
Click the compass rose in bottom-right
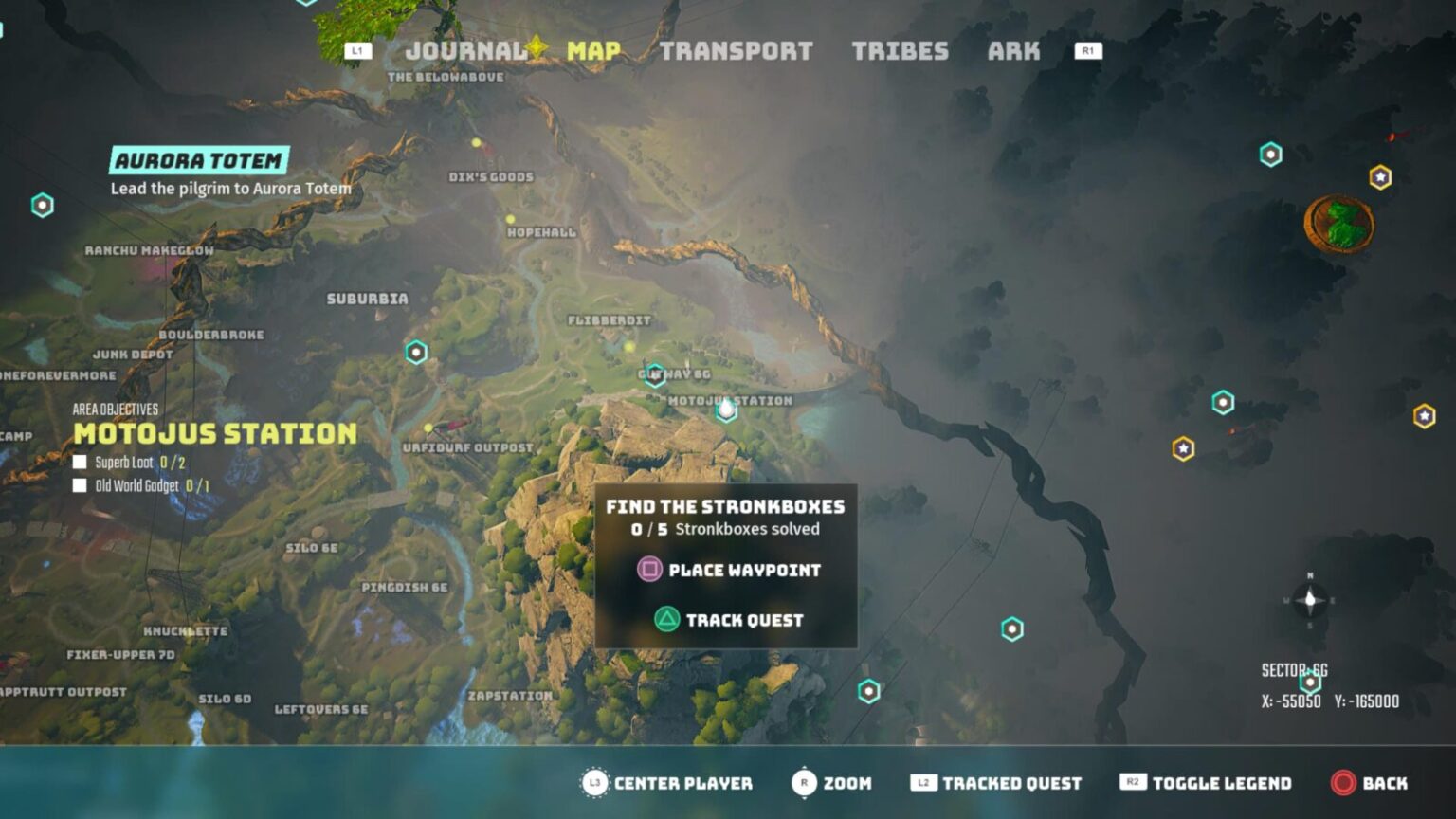1308,600
